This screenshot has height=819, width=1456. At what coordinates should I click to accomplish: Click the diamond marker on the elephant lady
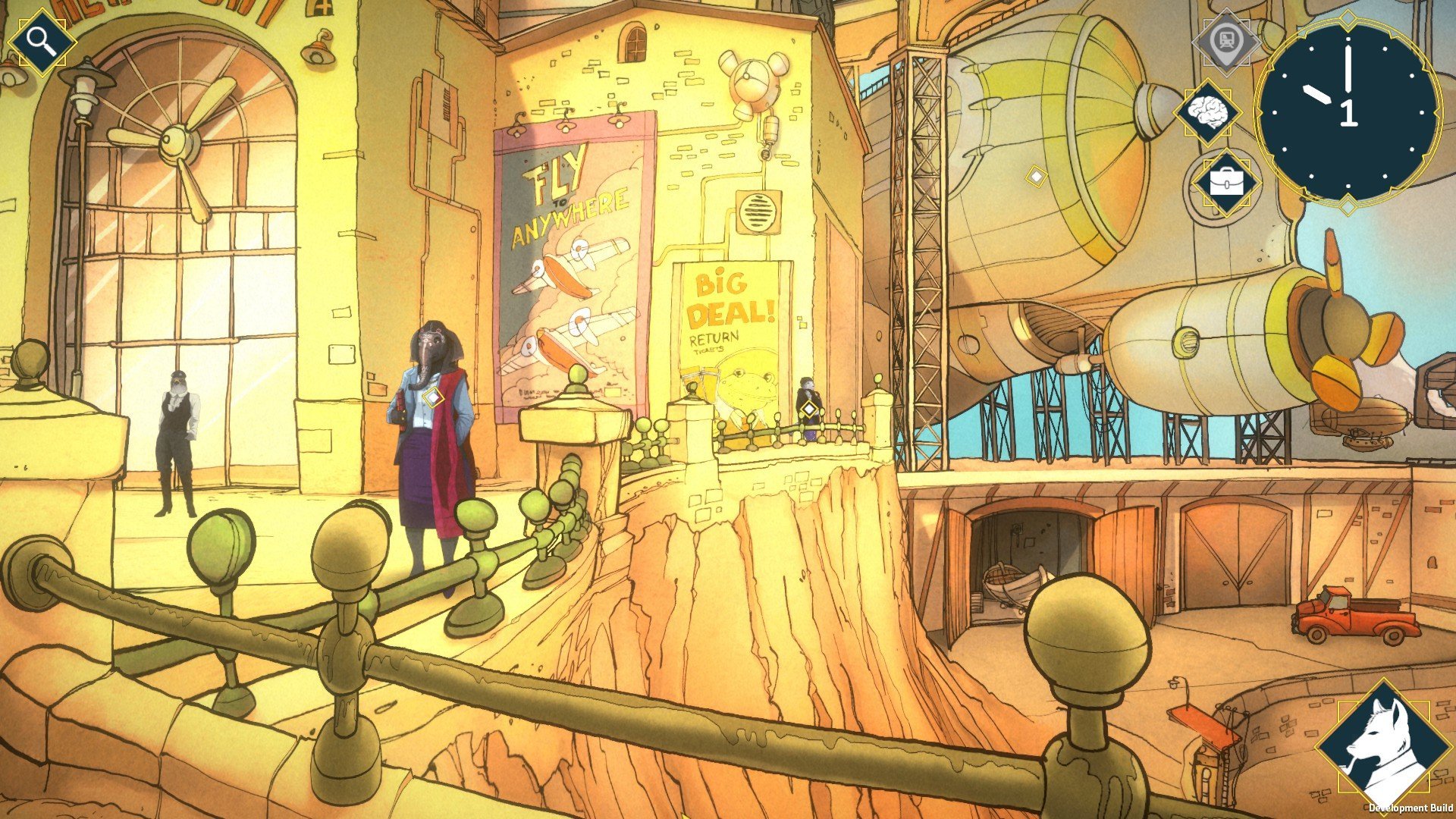(432, 397)
